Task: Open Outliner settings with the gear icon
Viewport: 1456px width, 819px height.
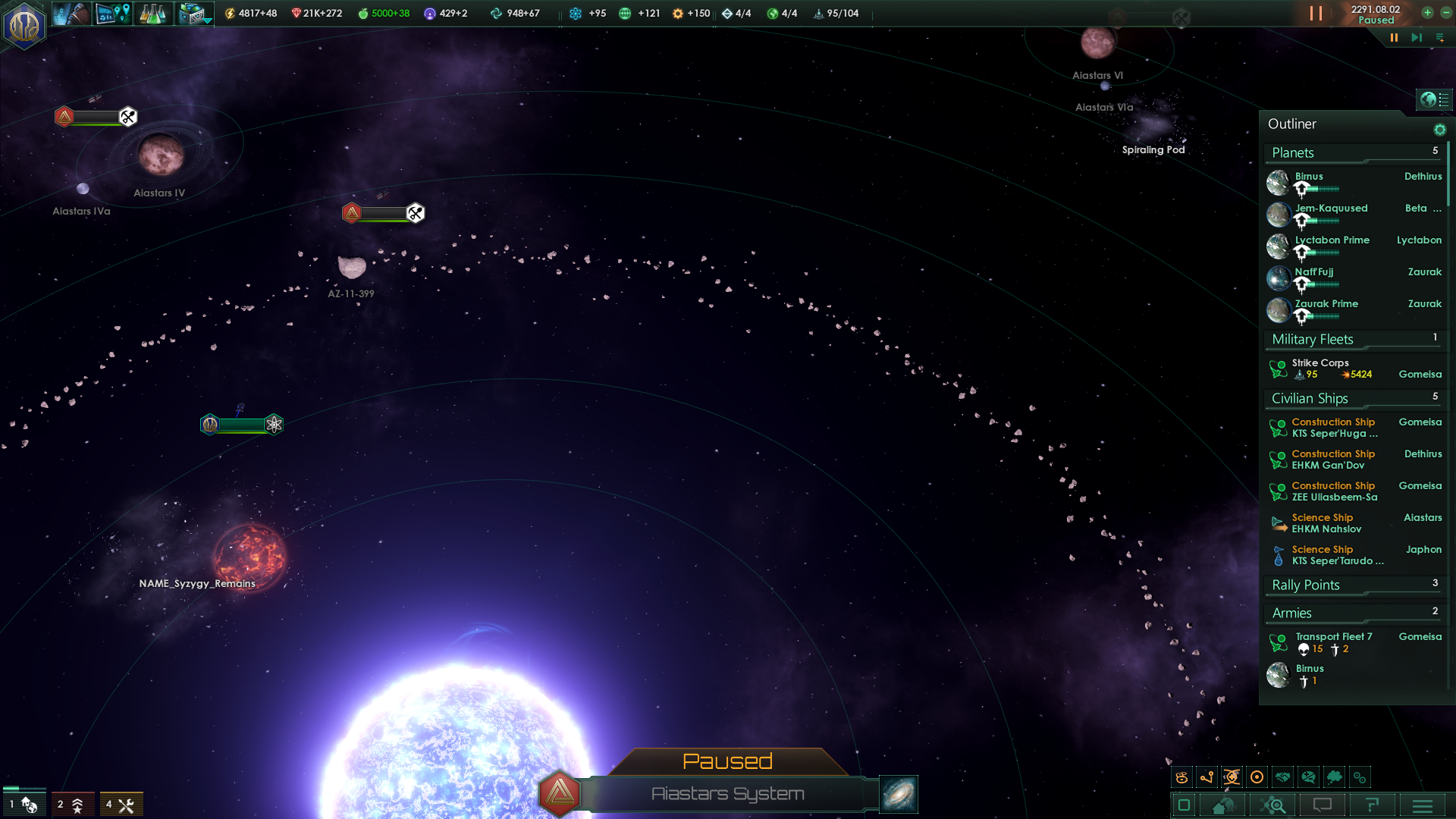Action: tap(1439, 130)
